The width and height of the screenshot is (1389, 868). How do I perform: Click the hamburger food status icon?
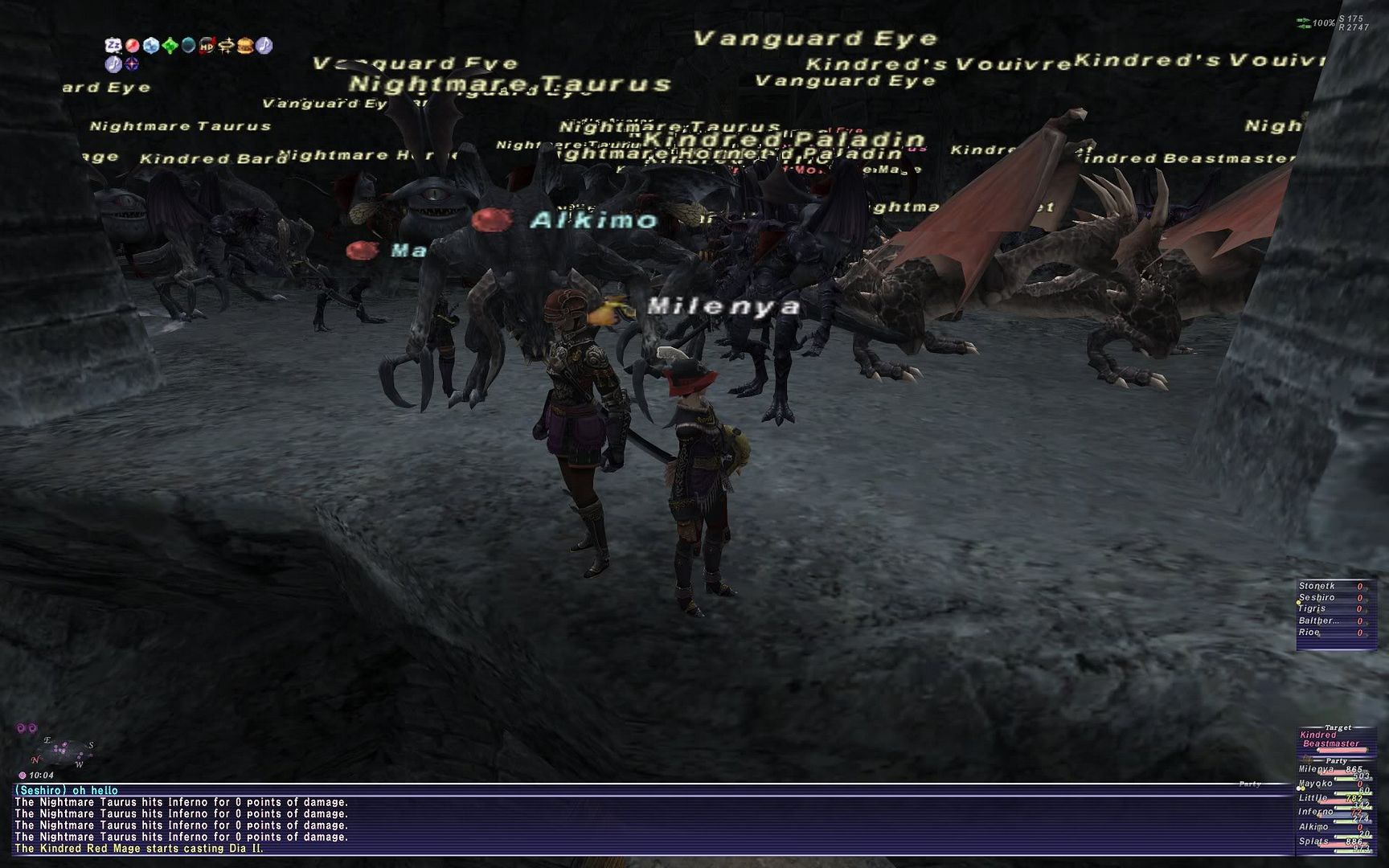245,46
